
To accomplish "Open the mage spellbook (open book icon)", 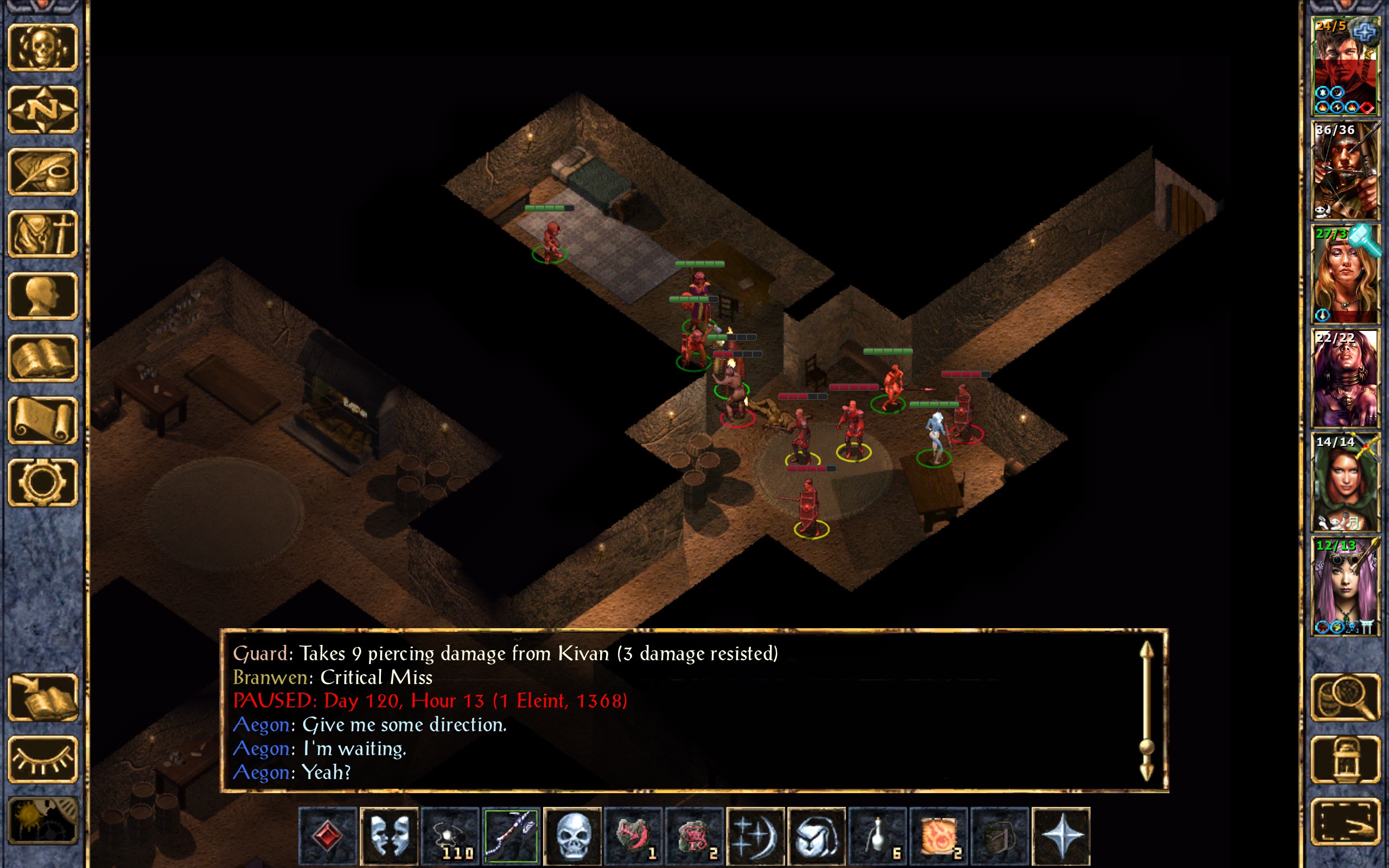I will [43, 358].
